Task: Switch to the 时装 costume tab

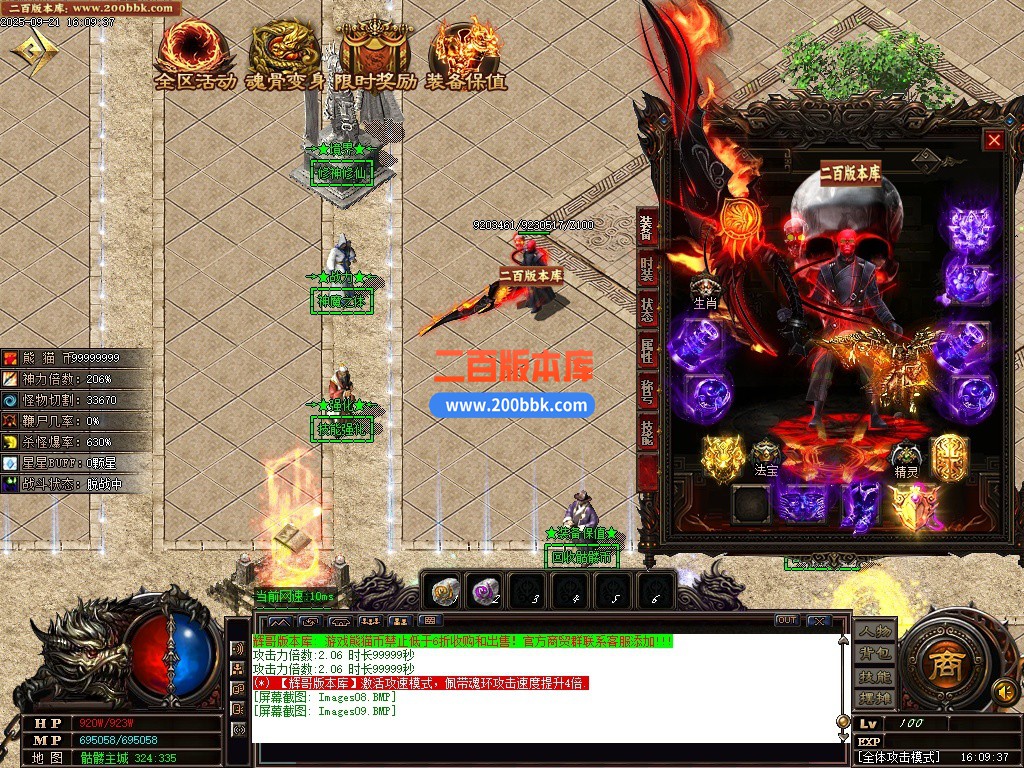Action: (647, 269)
